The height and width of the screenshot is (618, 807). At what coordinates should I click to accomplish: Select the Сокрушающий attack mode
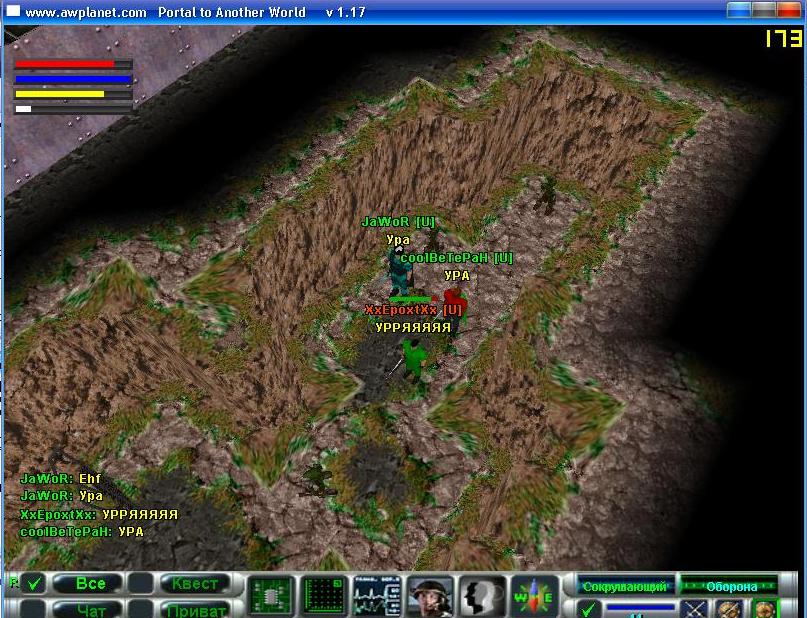[625, 586]
